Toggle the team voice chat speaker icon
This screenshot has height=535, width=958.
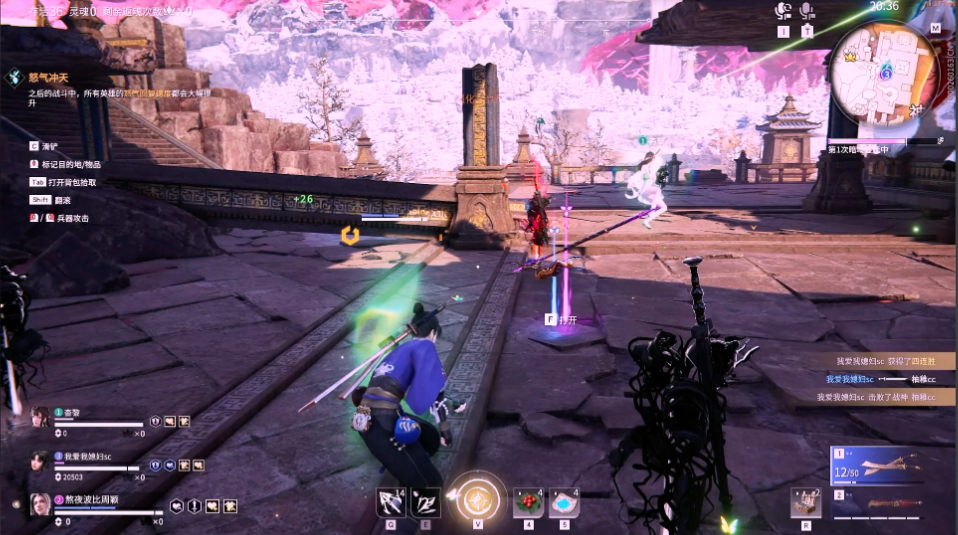click(784, 11)
